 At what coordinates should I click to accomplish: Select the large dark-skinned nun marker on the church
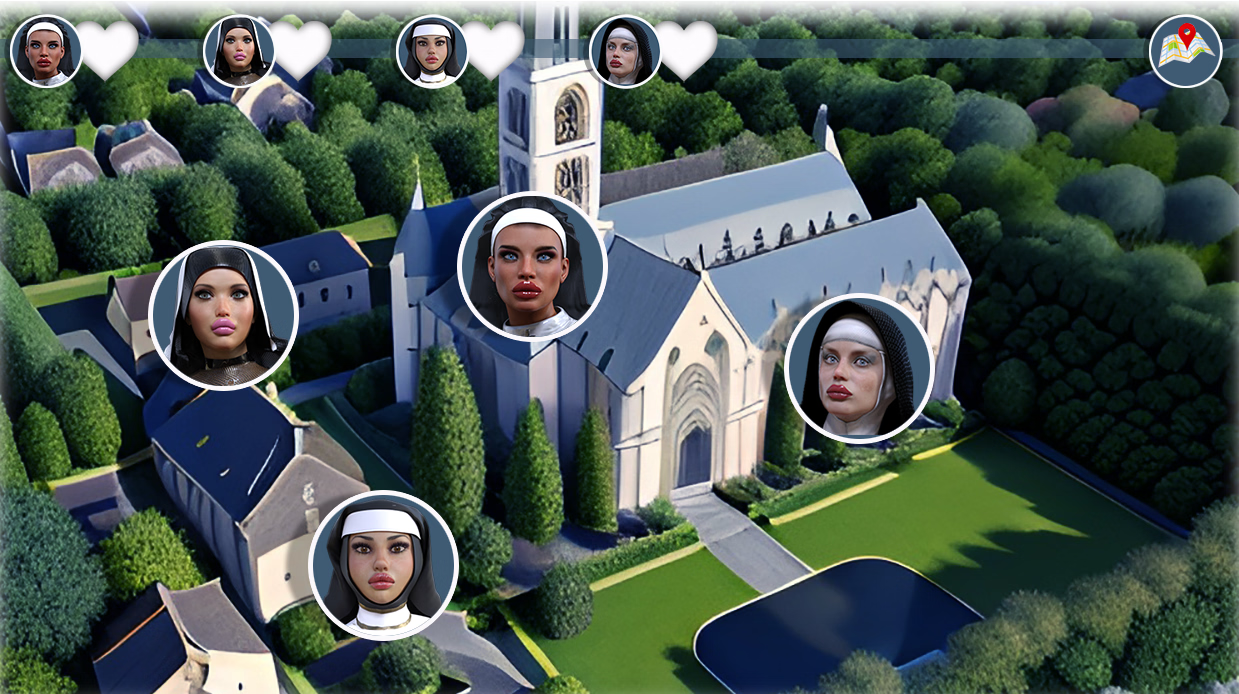532,266
